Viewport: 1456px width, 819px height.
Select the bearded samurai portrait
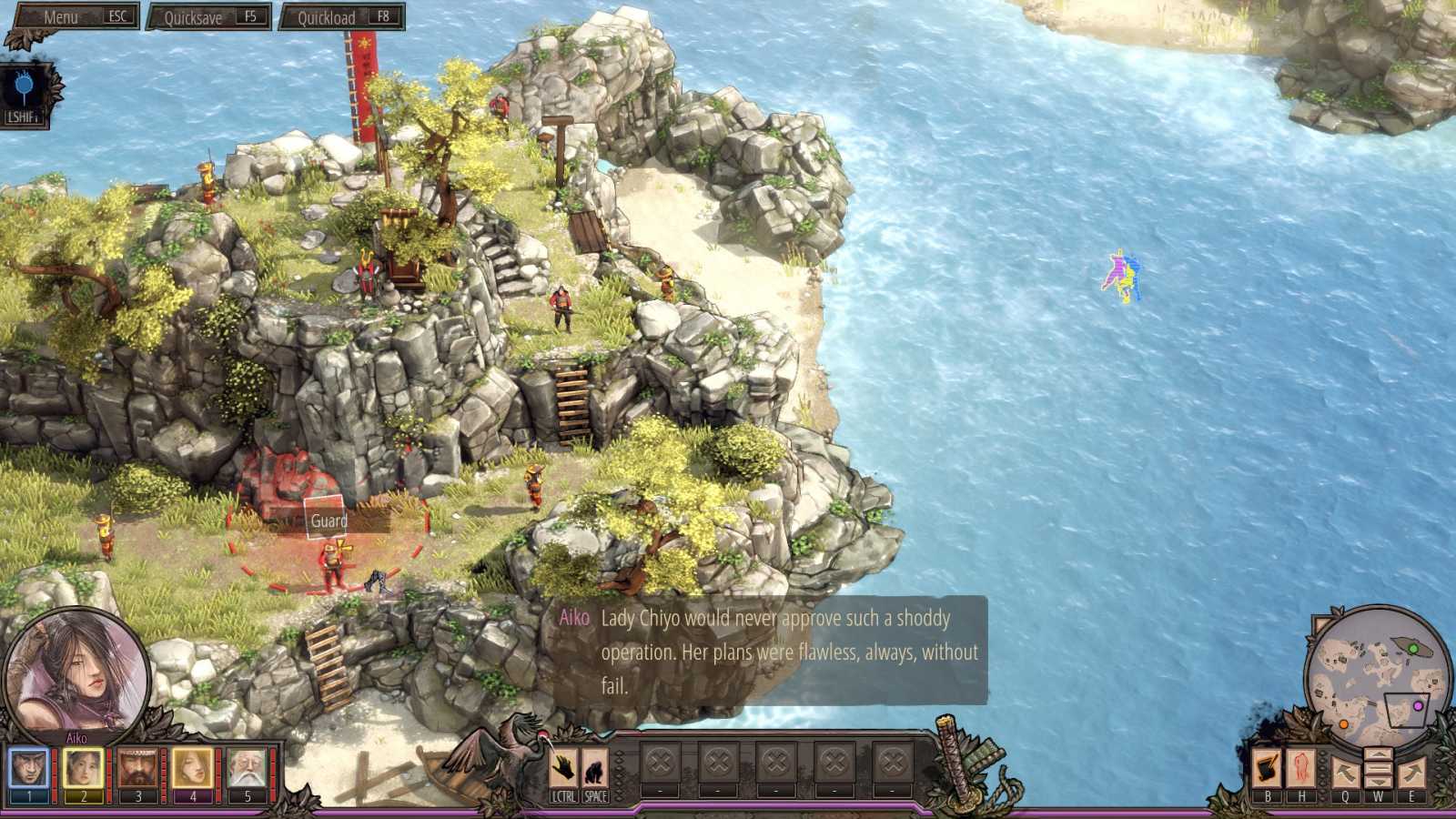(138, 769)
